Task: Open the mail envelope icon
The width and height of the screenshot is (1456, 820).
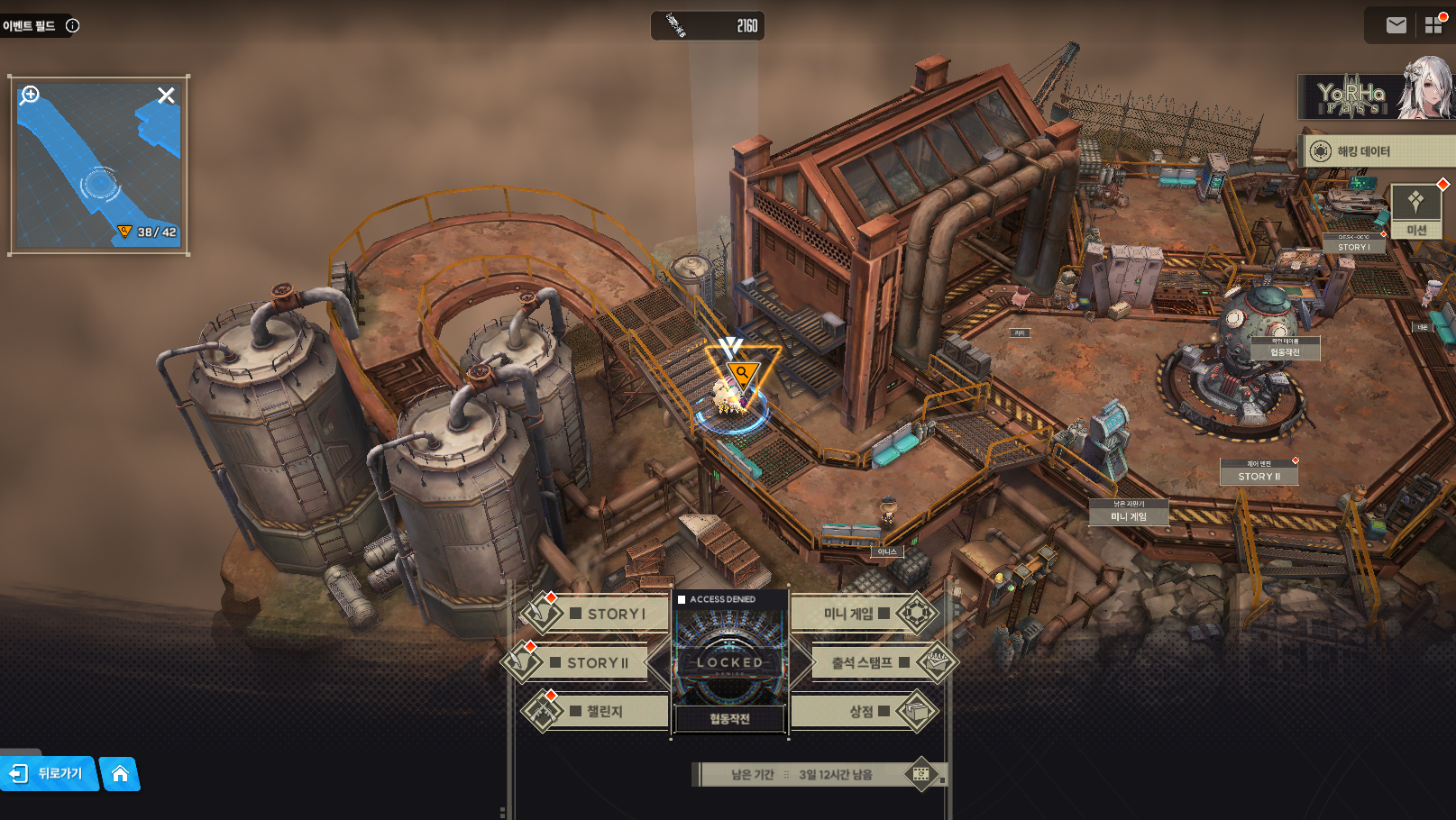Action: pyautogui.click(x=1396, y=25)
